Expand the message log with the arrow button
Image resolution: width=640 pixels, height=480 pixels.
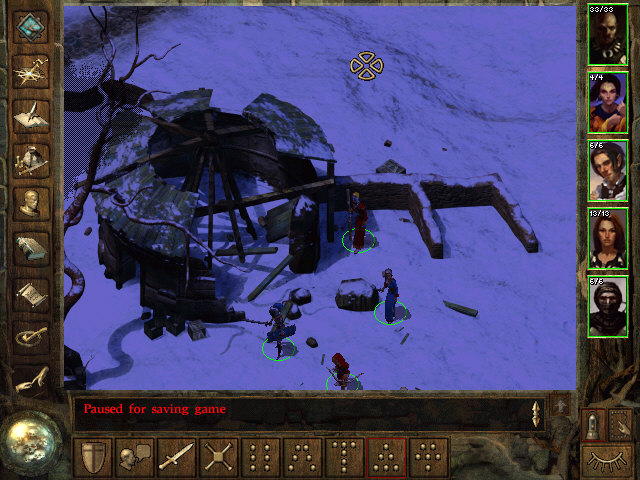point(561,407)
